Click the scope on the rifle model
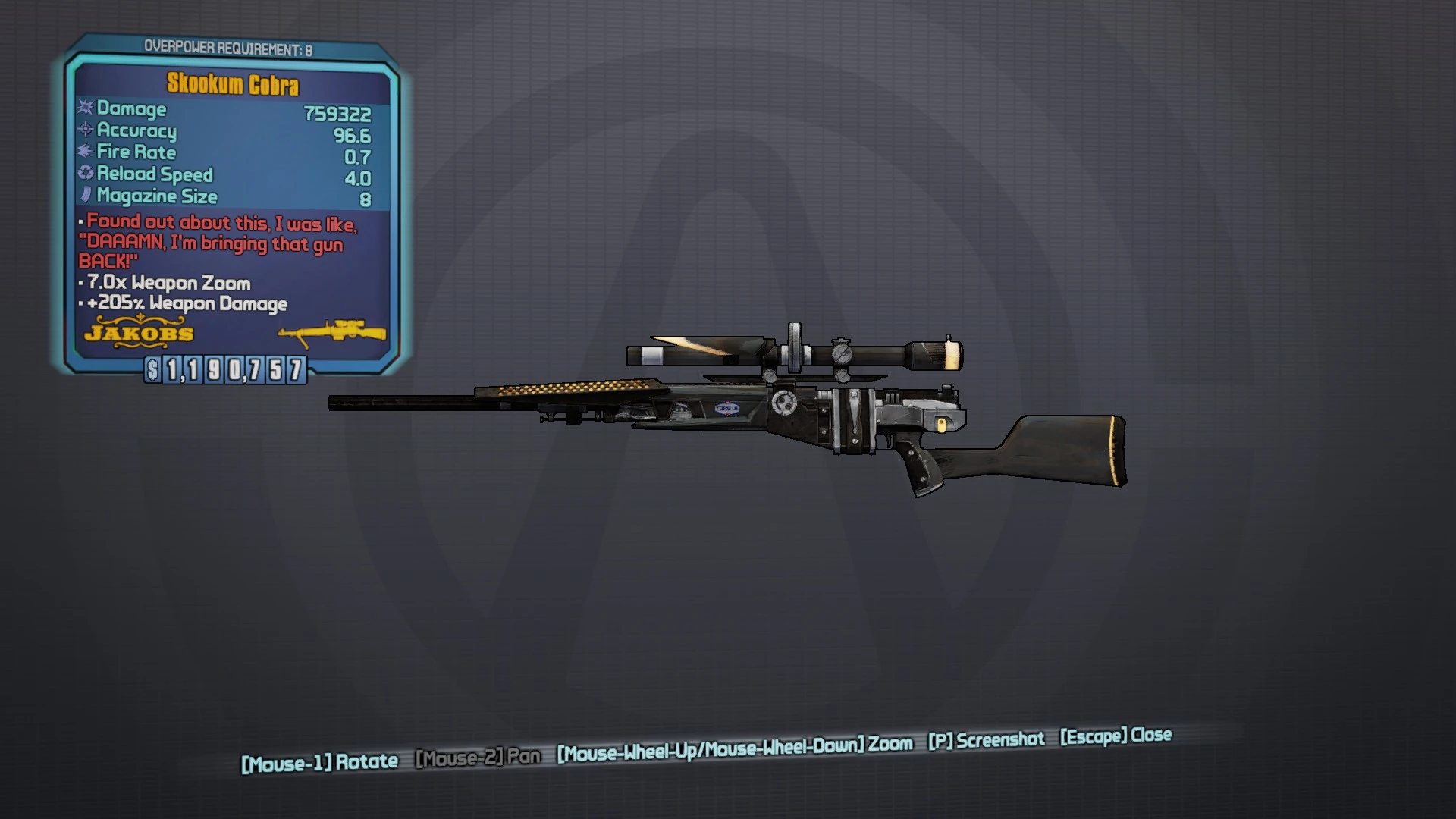The width and height of the screenshot is (1456, 819). coord(804,355)
